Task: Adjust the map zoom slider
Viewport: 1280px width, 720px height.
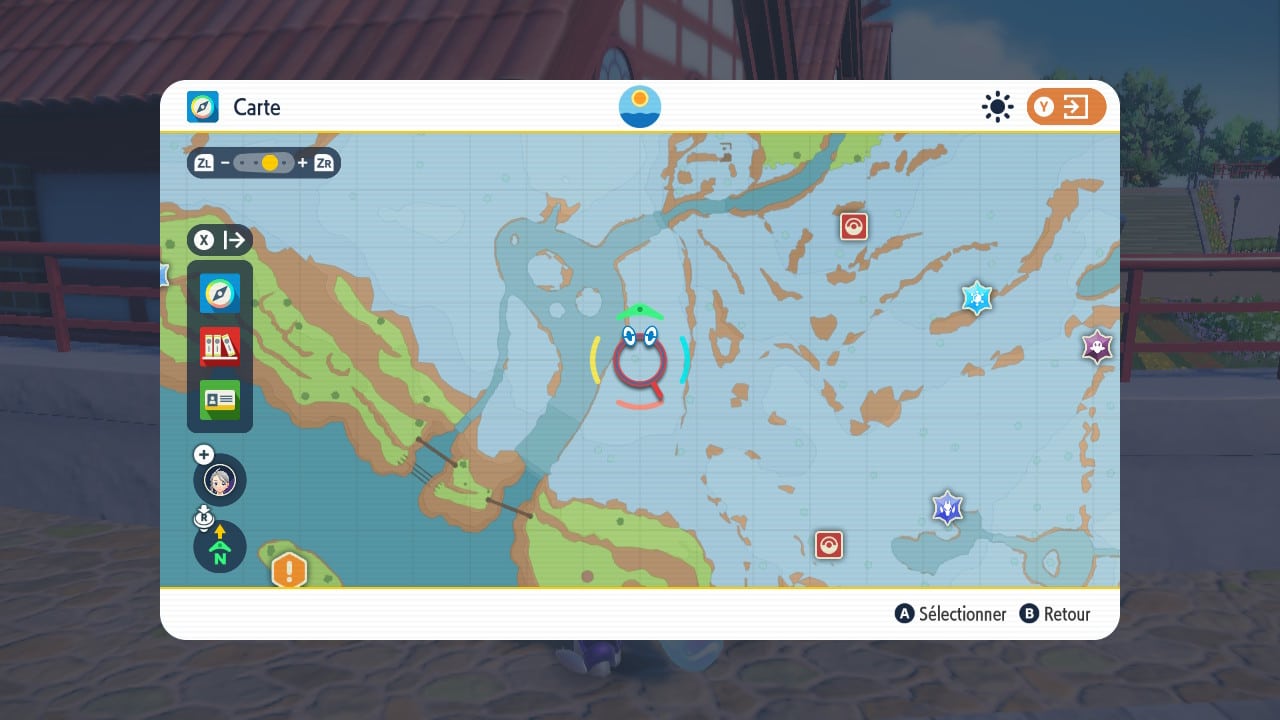Action: point(264,163)
